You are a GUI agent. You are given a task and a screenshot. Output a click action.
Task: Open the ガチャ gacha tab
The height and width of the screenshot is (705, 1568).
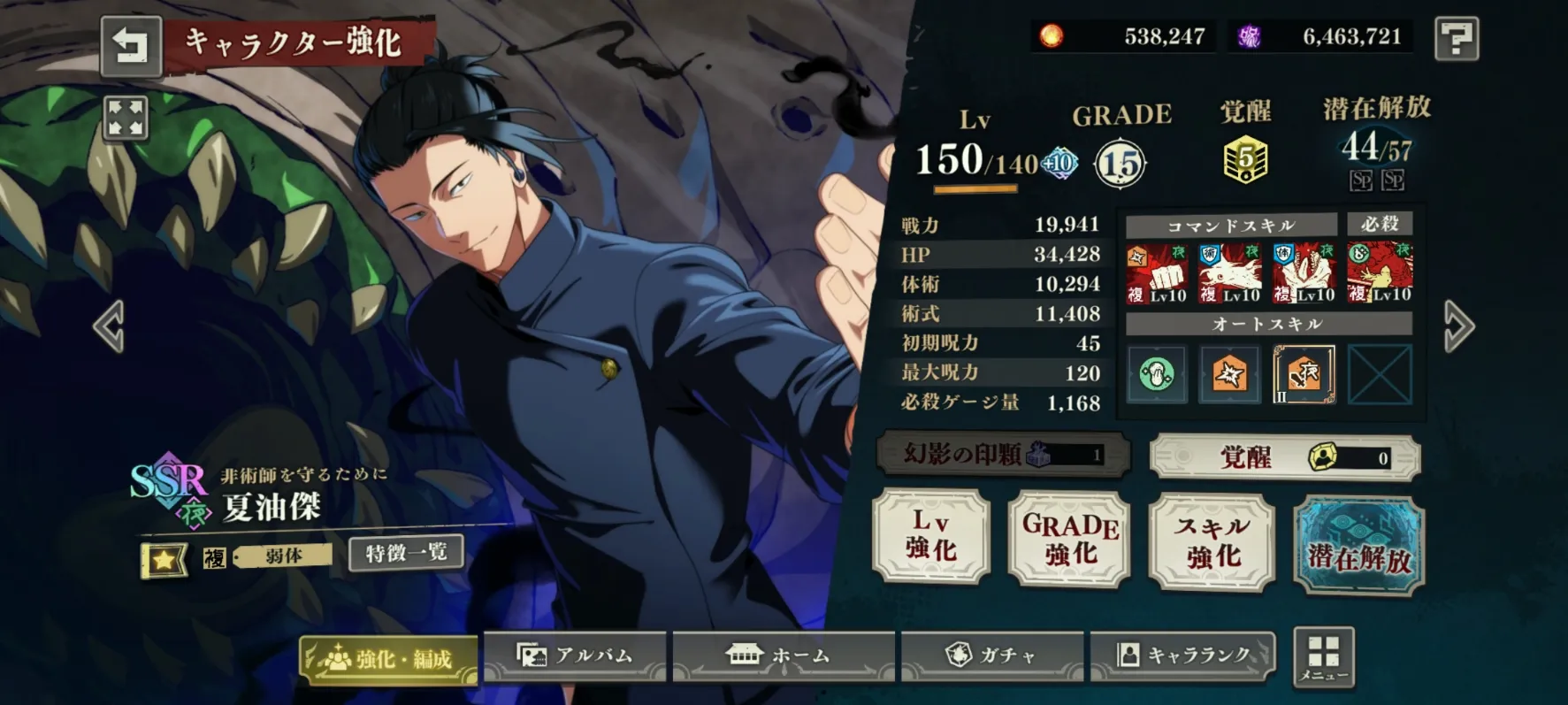(x=991, y=655)
